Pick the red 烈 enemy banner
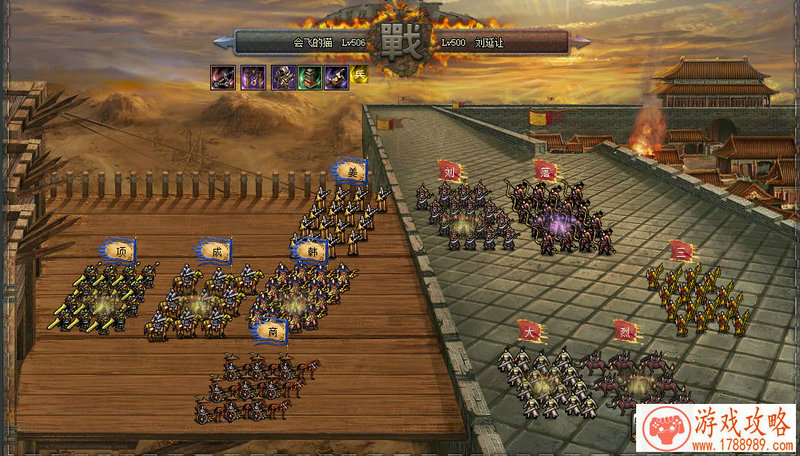The width and height of the screenshot is (800, 456). tap(626, 330)
